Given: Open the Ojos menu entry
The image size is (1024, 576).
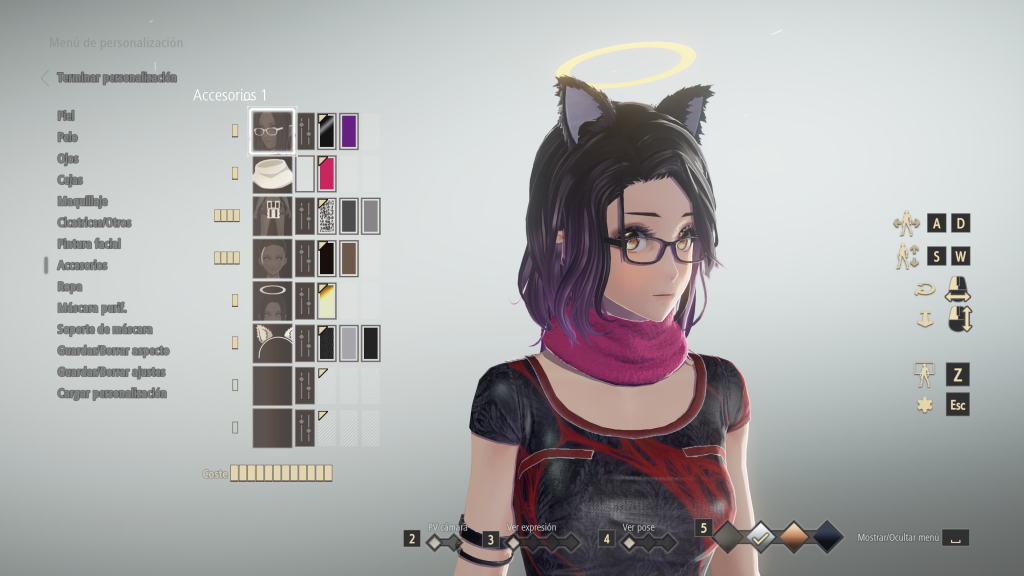Looking at the screenshot, I should [x=68, y=158].
